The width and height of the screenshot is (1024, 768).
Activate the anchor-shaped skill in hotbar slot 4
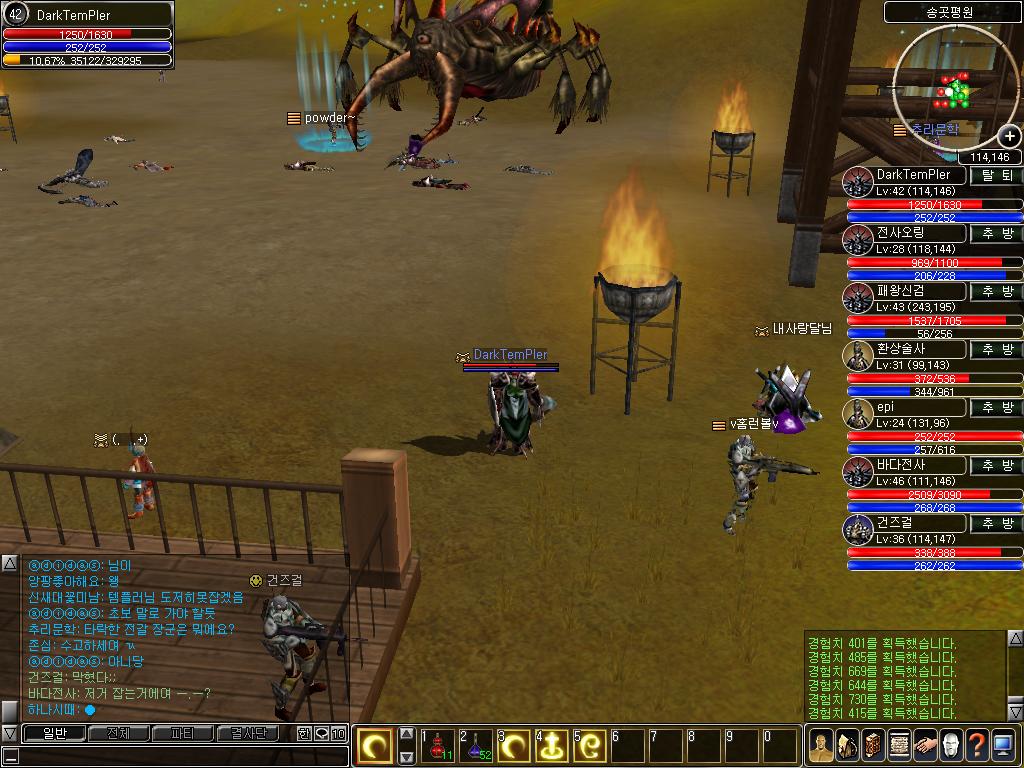(x=552, y=746)
